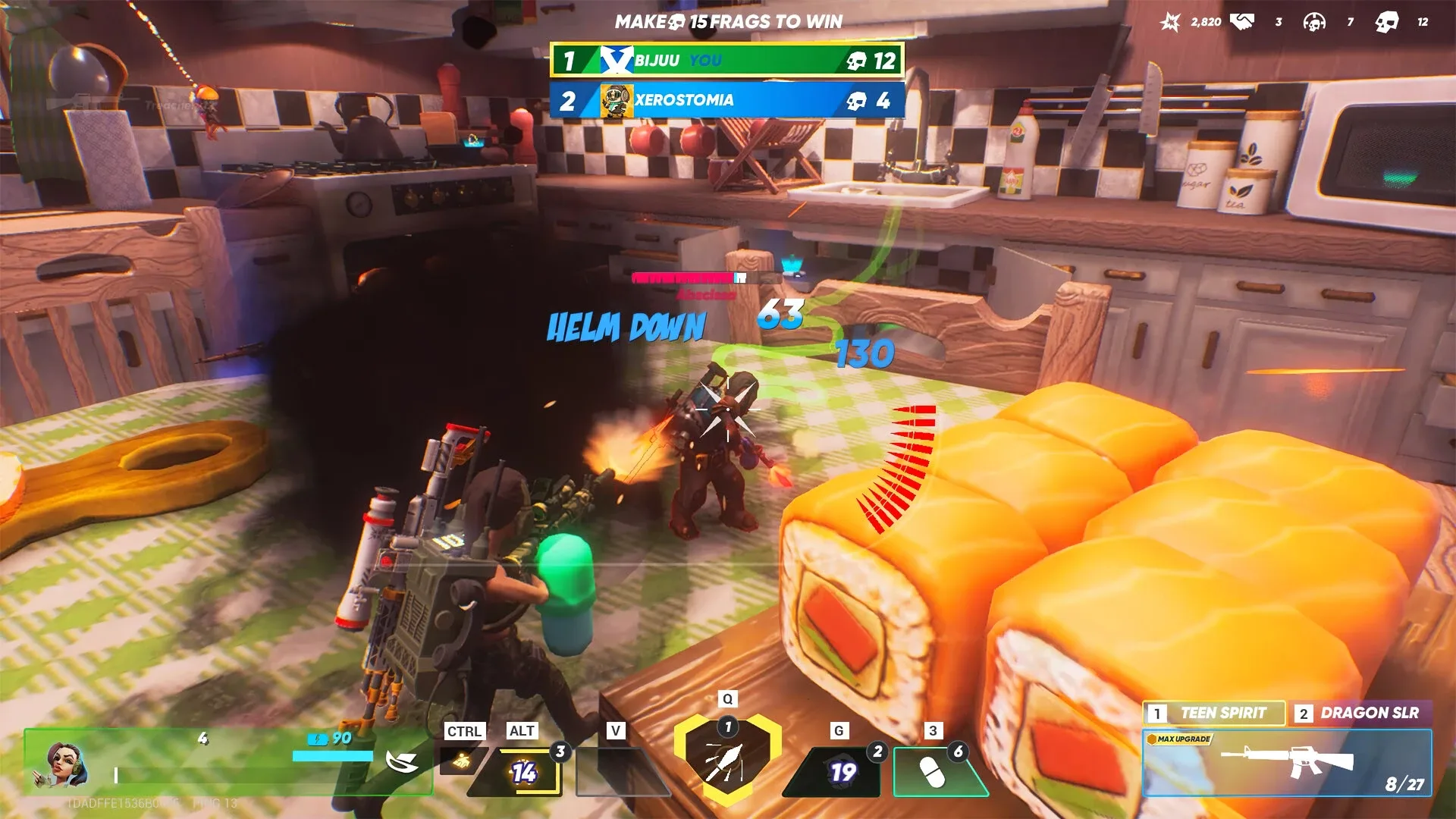The image size is (1456, 819).
Task: Select the rocket ability in the Q slot
Action: click(726, 766)
